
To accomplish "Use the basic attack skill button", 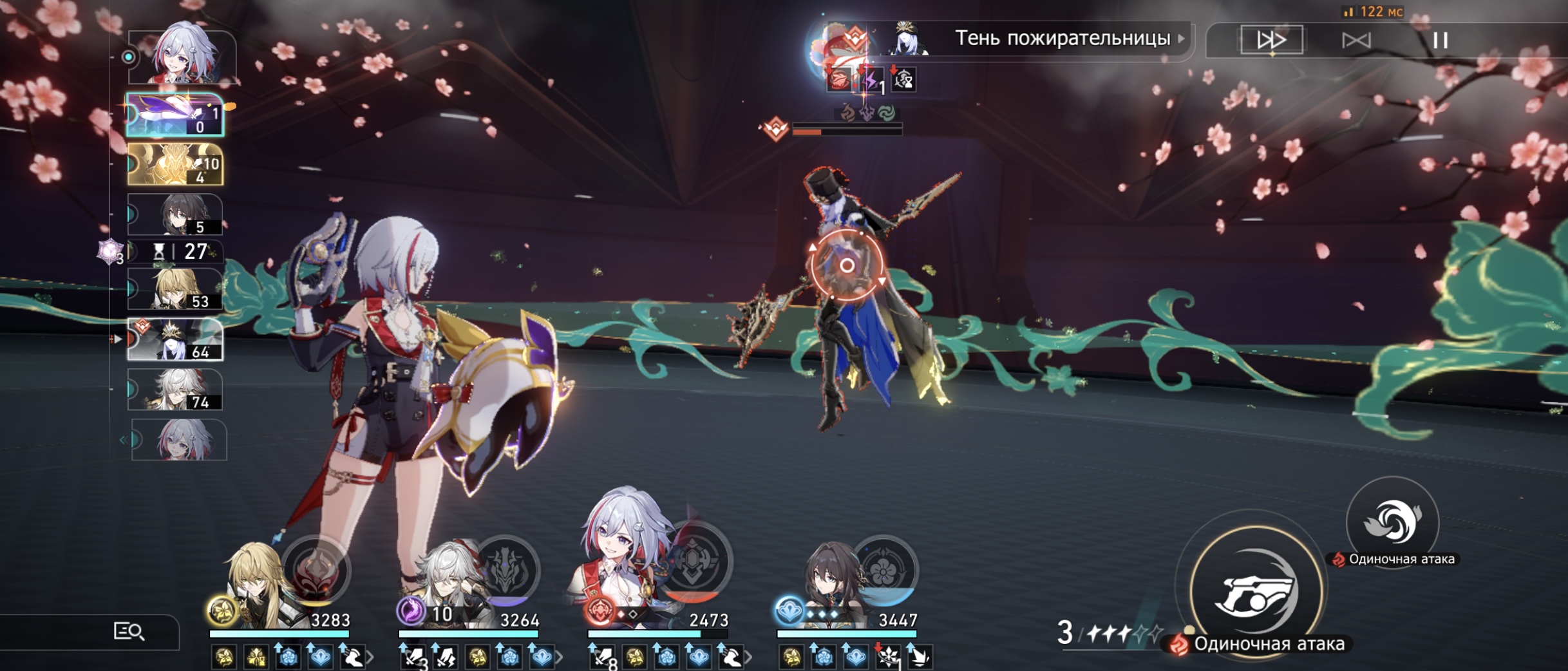I will [x=1254, y=592].
